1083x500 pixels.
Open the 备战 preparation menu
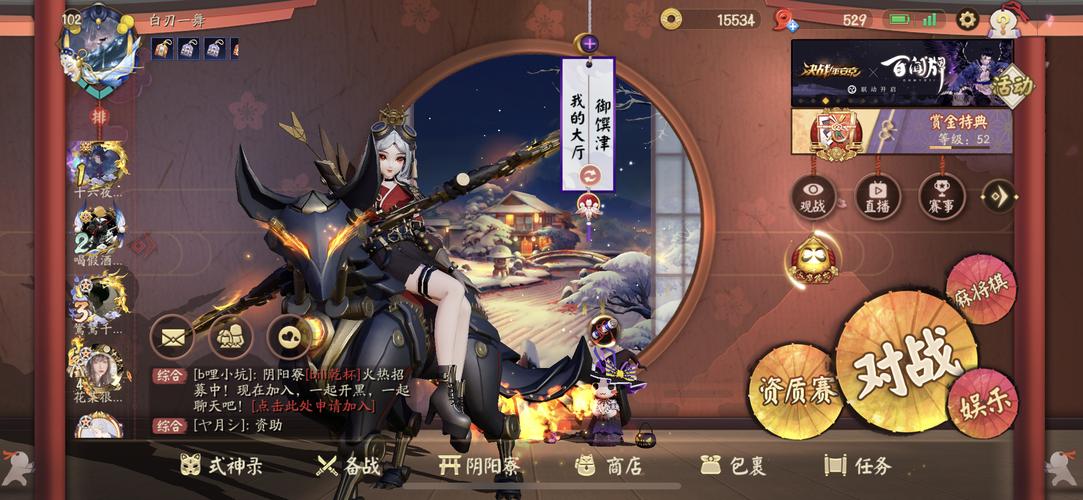348,465
